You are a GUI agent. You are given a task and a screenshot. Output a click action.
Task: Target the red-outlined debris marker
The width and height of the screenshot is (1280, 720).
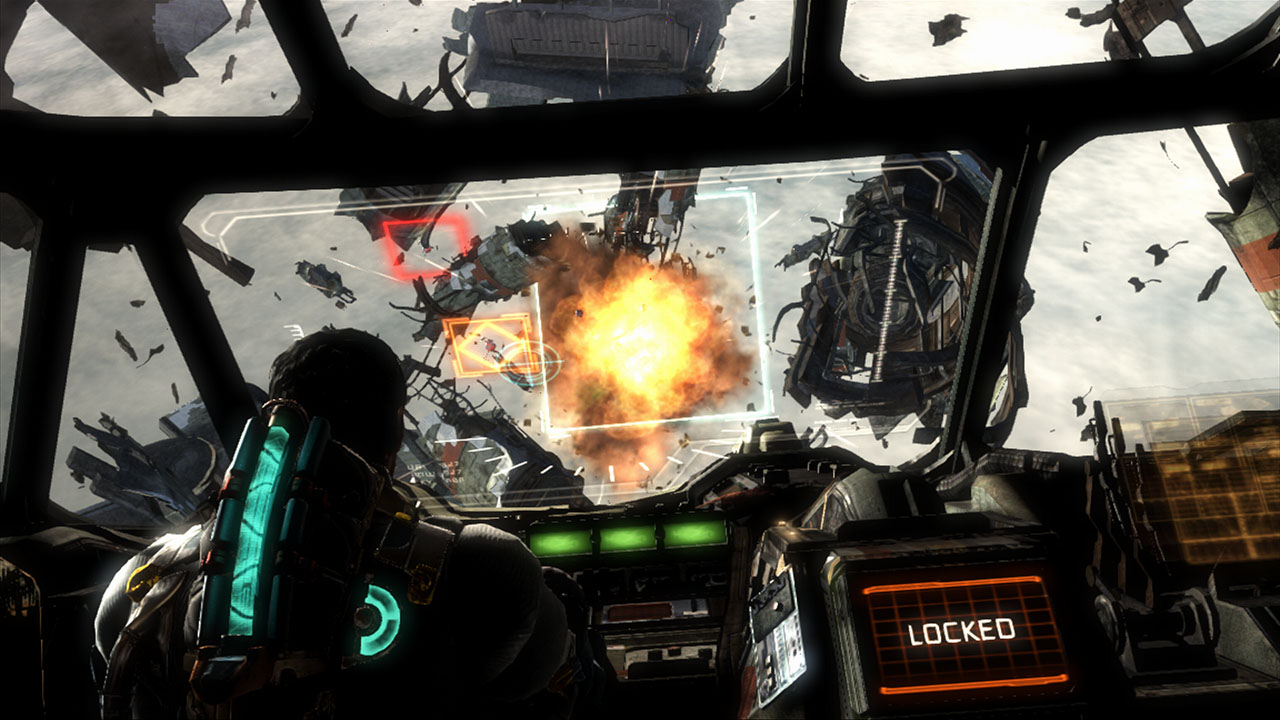(x=427, y=246)
